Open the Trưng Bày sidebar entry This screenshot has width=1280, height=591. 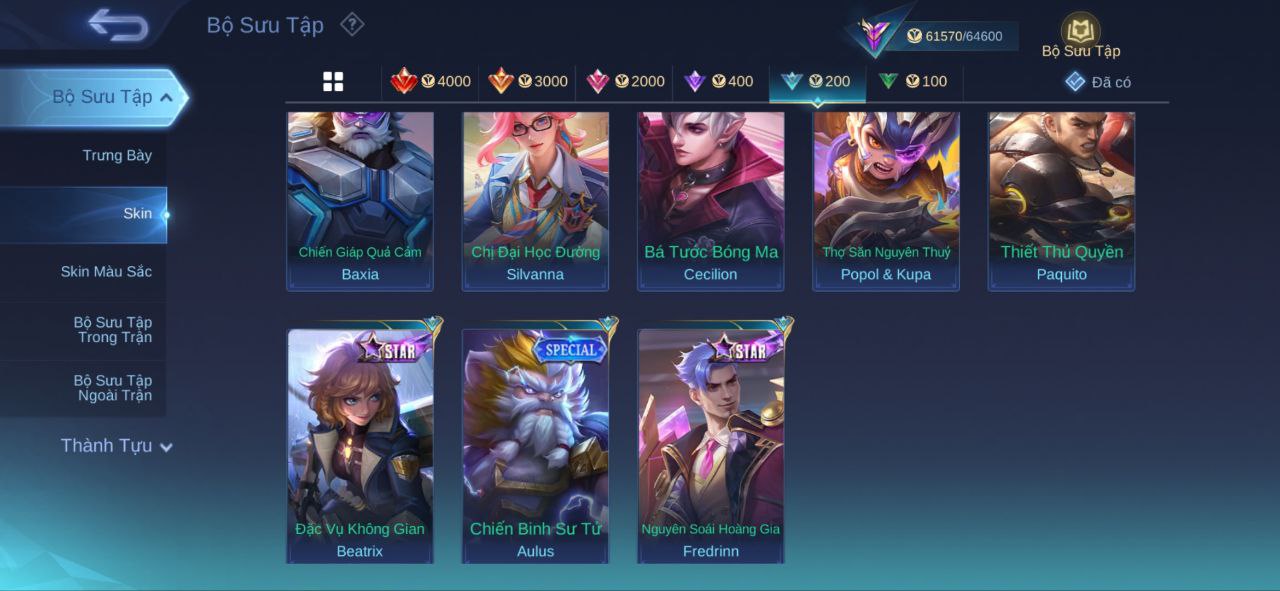117,156
